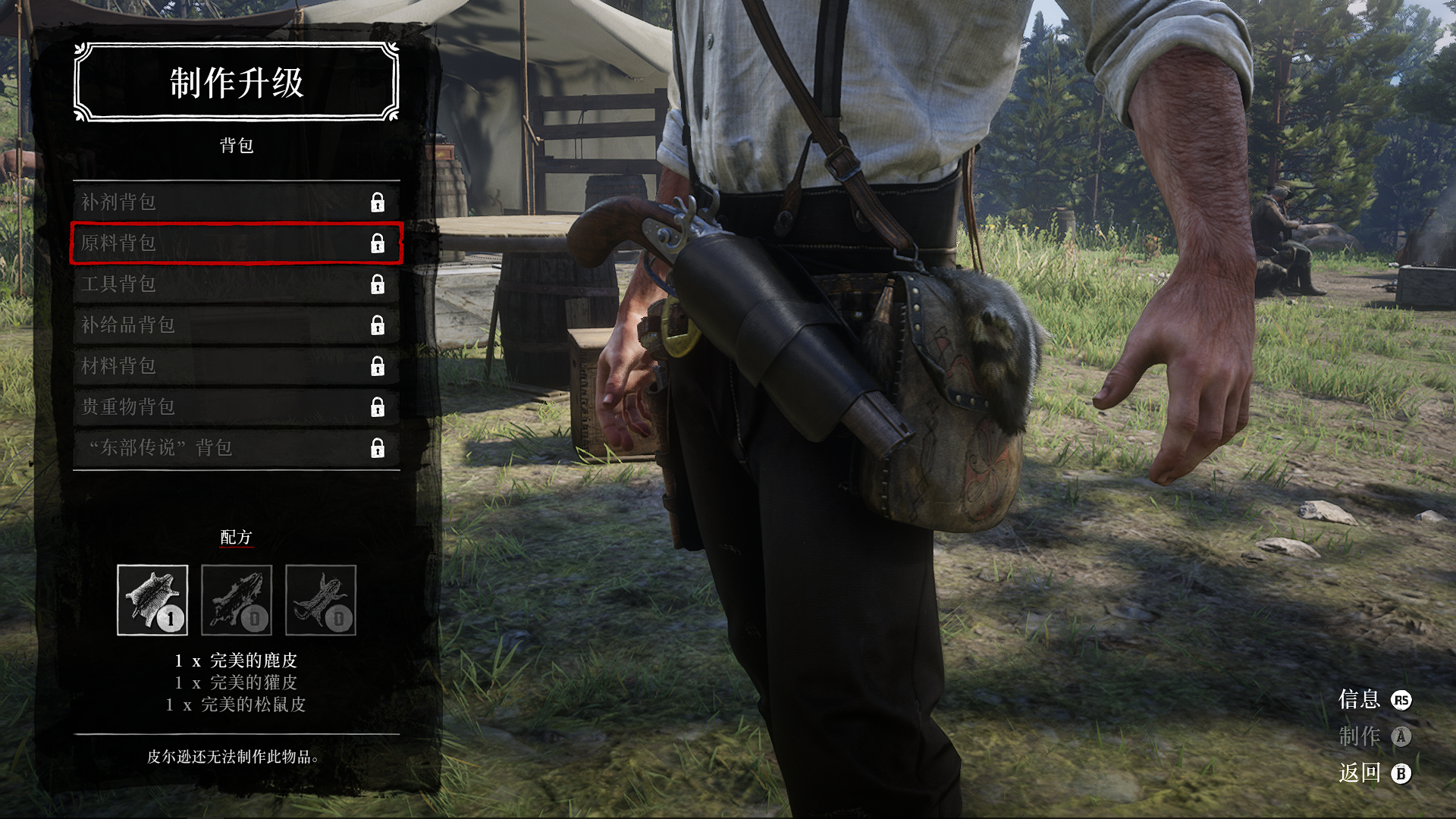Open the 工具背包 crafting entry

pos(236,284)
